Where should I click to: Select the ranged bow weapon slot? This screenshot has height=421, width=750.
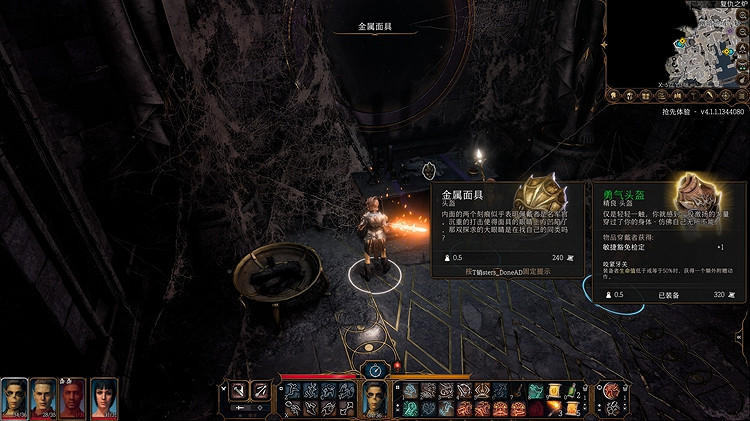[x=259, y=390]
